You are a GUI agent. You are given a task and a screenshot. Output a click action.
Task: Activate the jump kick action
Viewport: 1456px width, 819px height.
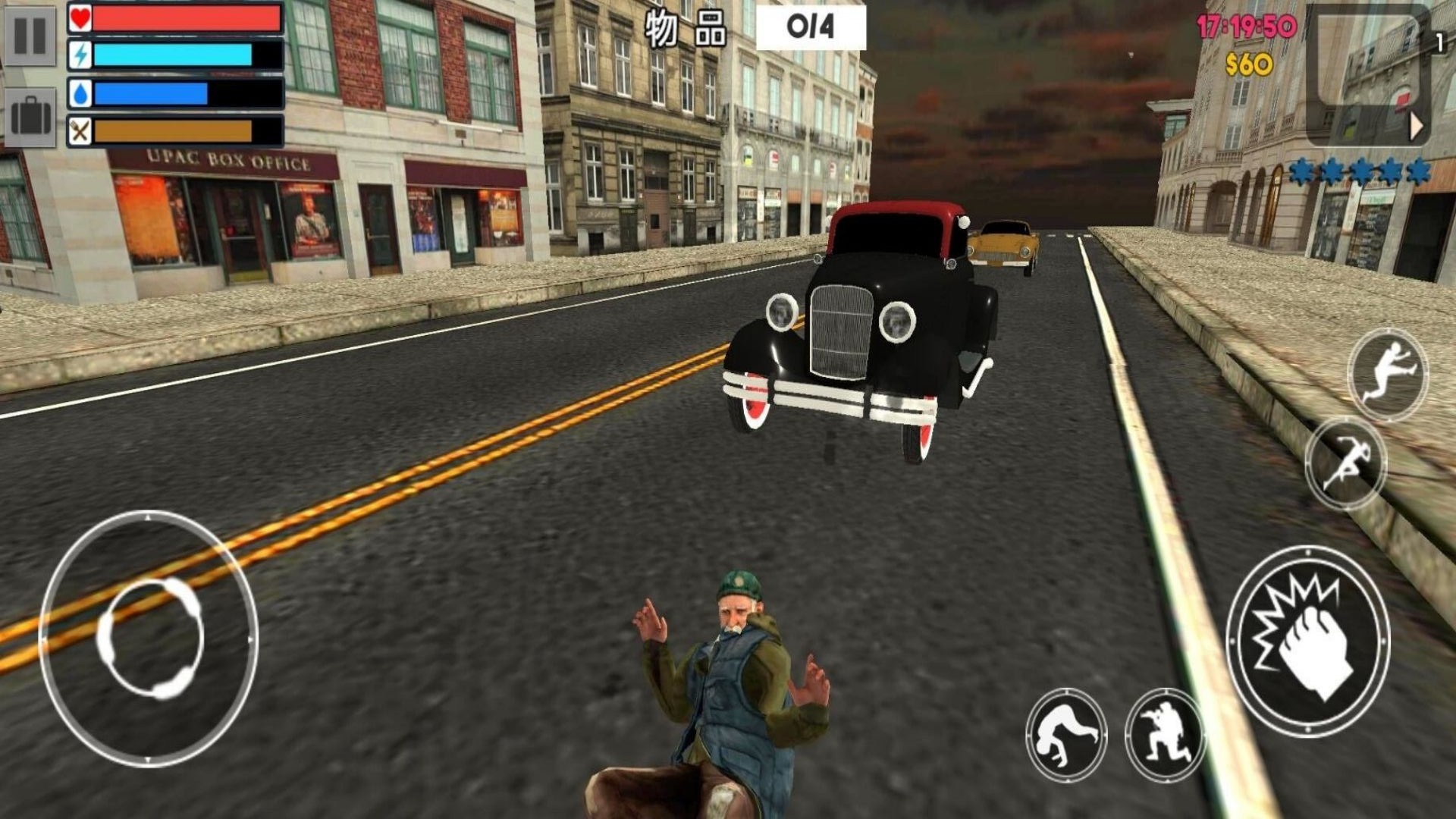point(1387,375)
